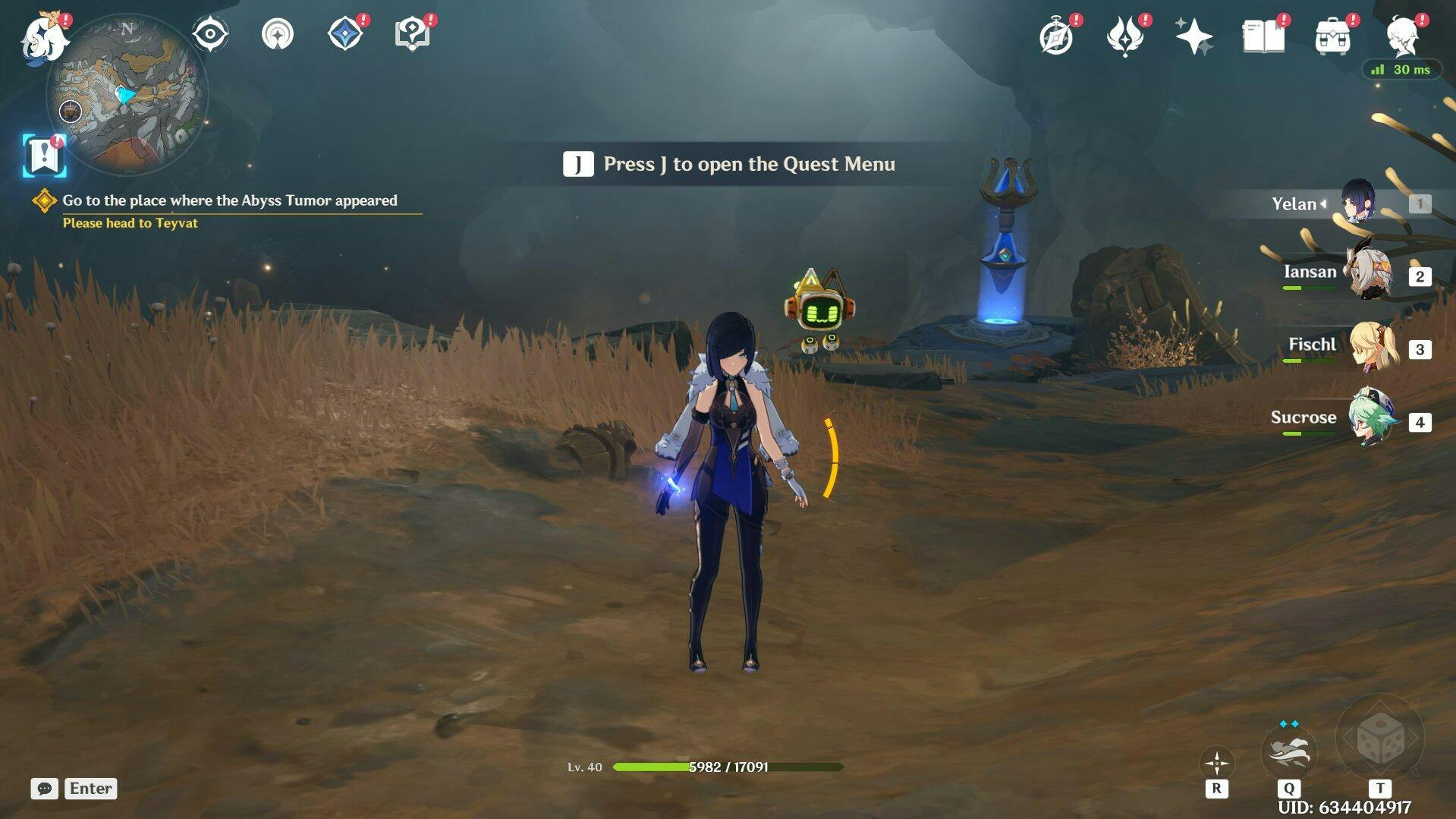Open the co-op mode icon

pyautogui.click(x=278, y=34)
